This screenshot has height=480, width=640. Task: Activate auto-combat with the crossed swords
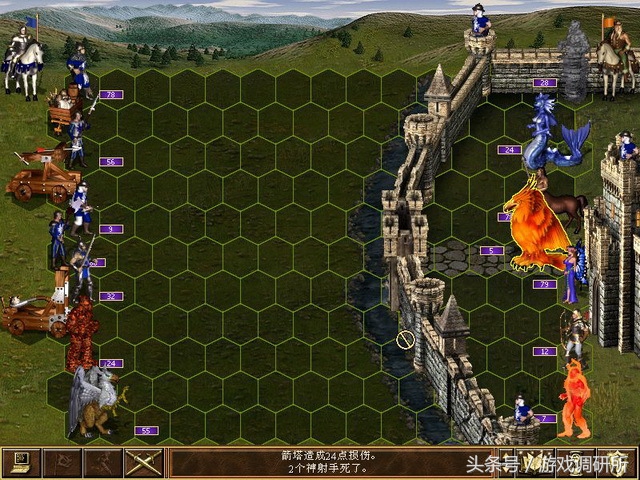(x=143, y=462)
